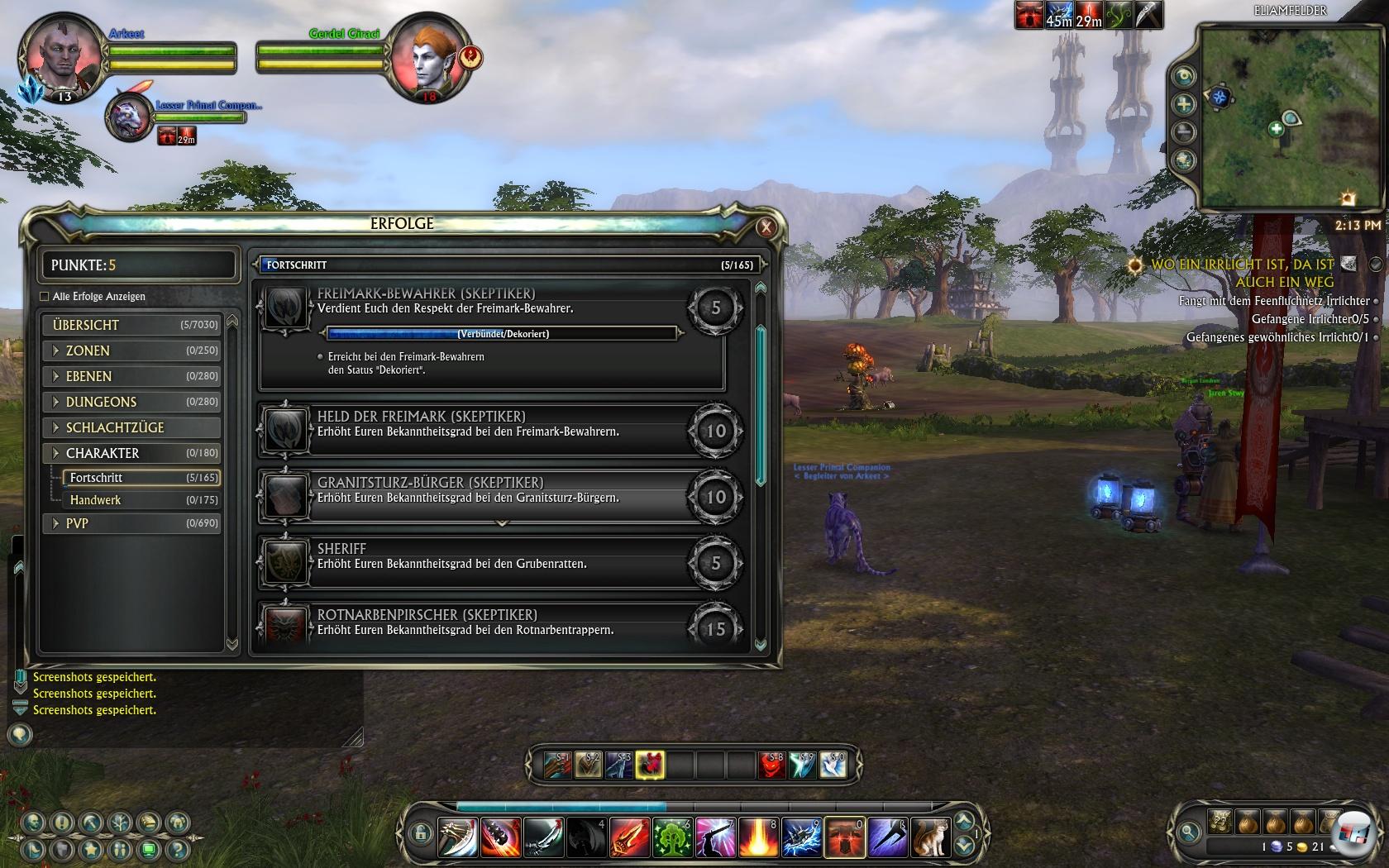The image size is (1389, 868).
Task: Select the Dungeons achievements category
Action: (132, 402)
